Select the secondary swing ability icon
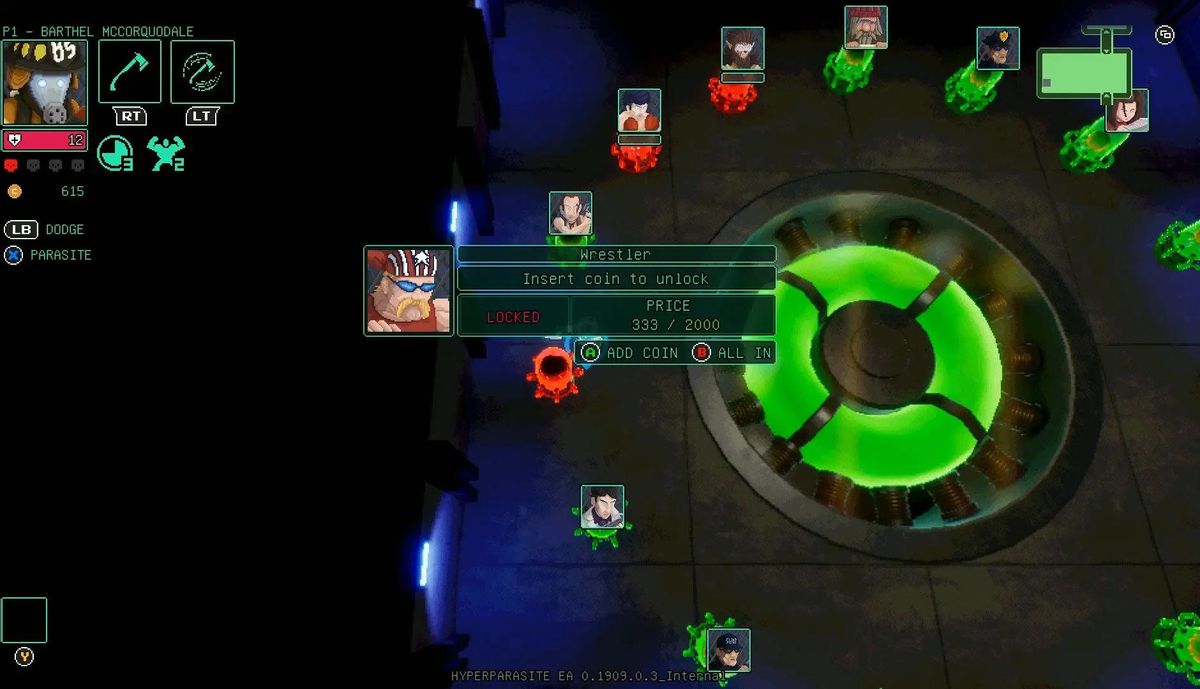 pos(202,71)
